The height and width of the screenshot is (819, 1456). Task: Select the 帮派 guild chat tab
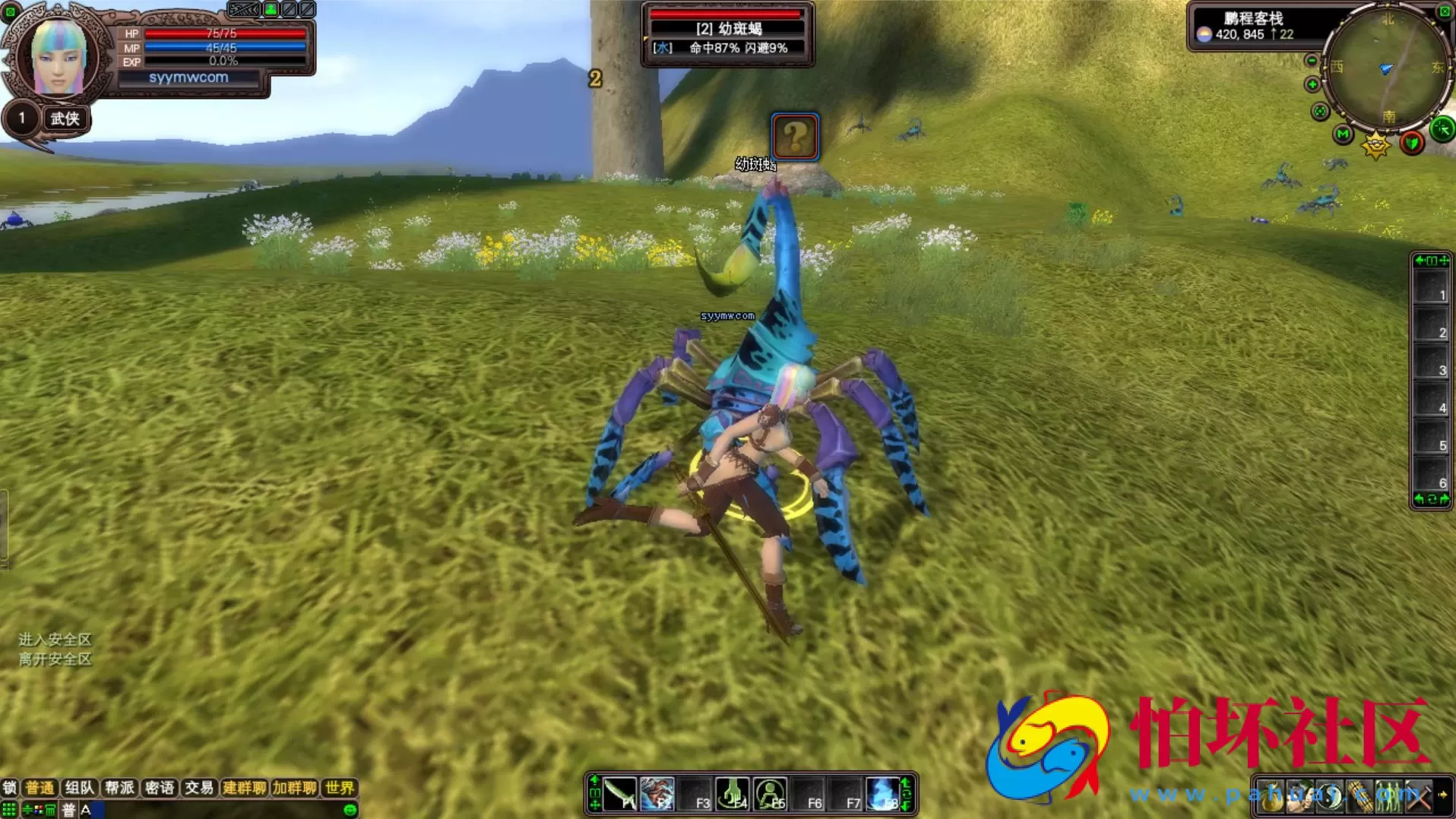coord(119,788)
